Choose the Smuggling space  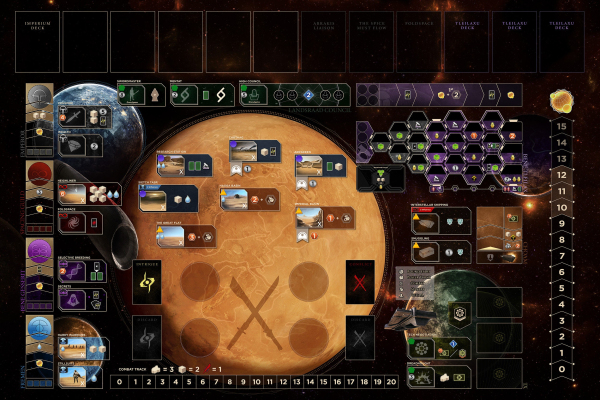pos(438,251)
